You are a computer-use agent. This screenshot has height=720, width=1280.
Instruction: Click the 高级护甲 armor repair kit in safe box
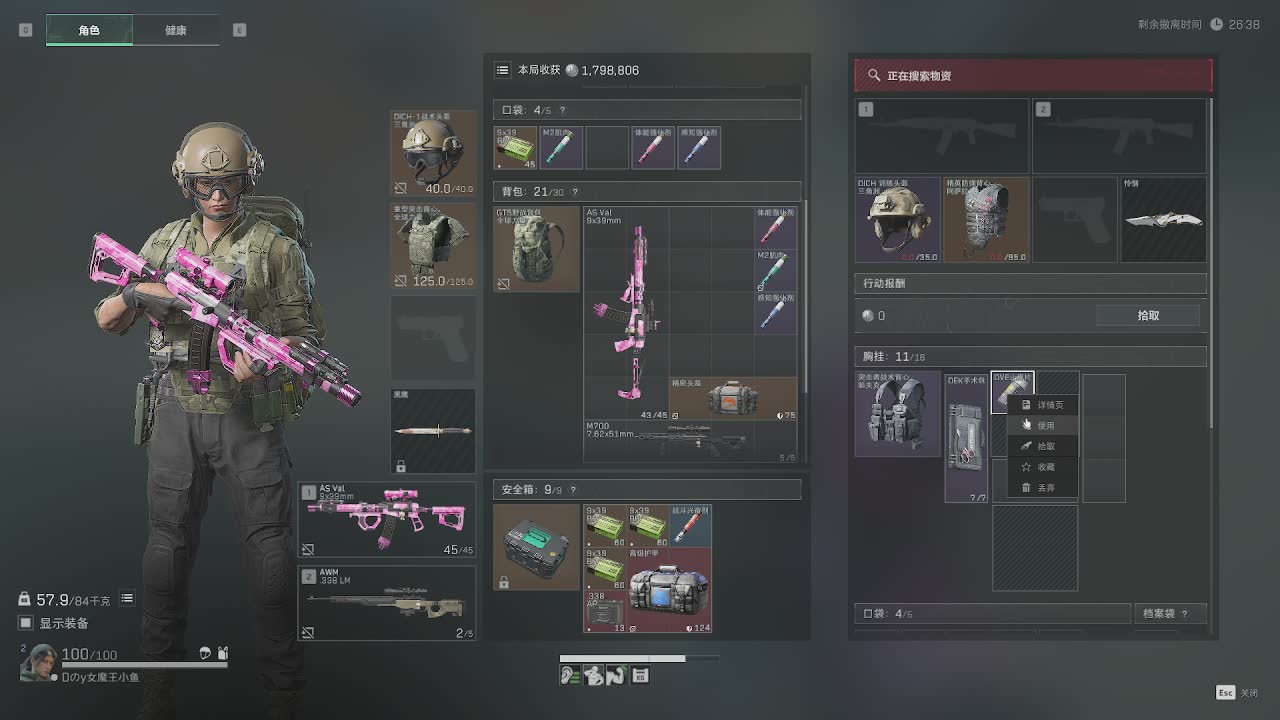tap(669, 590)
